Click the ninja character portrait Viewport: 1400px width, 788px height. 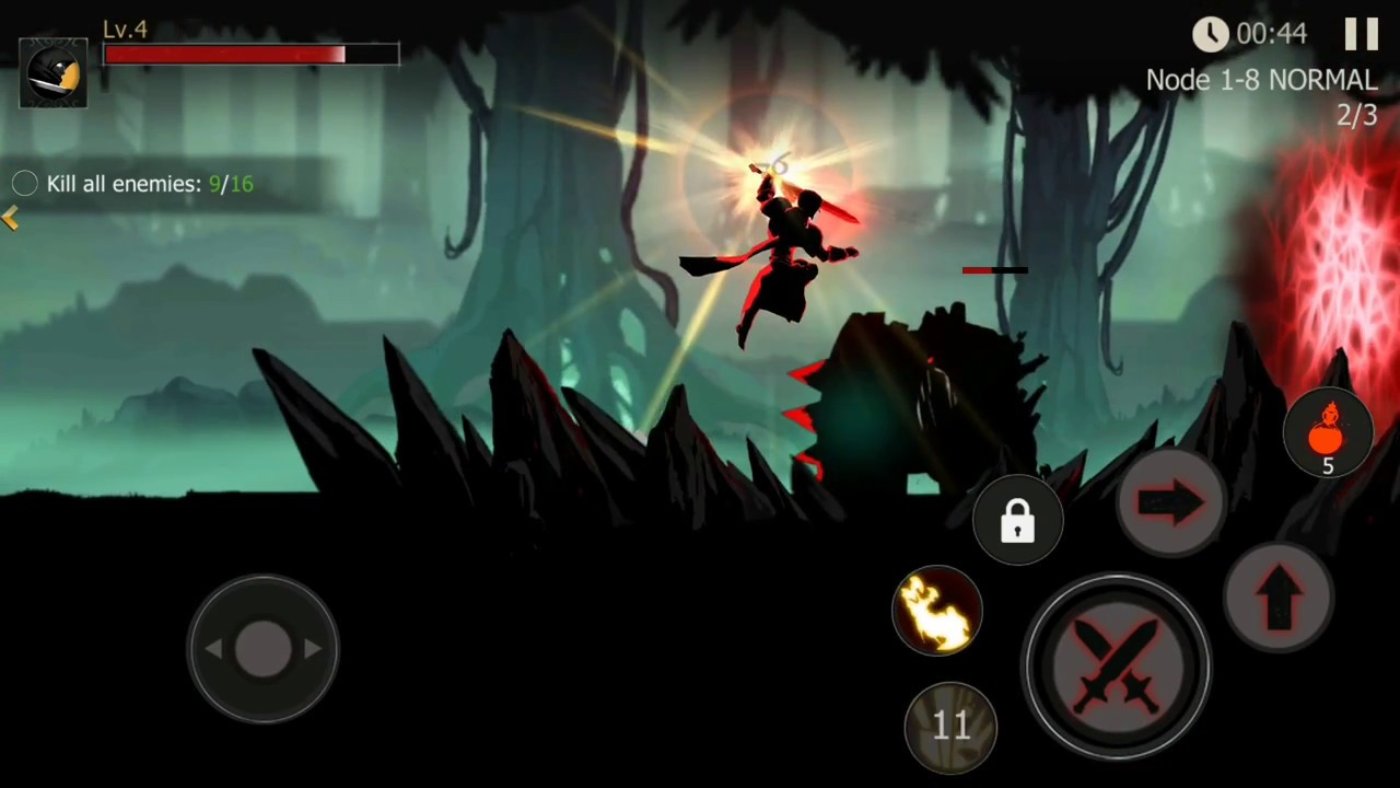pos(53,73)
